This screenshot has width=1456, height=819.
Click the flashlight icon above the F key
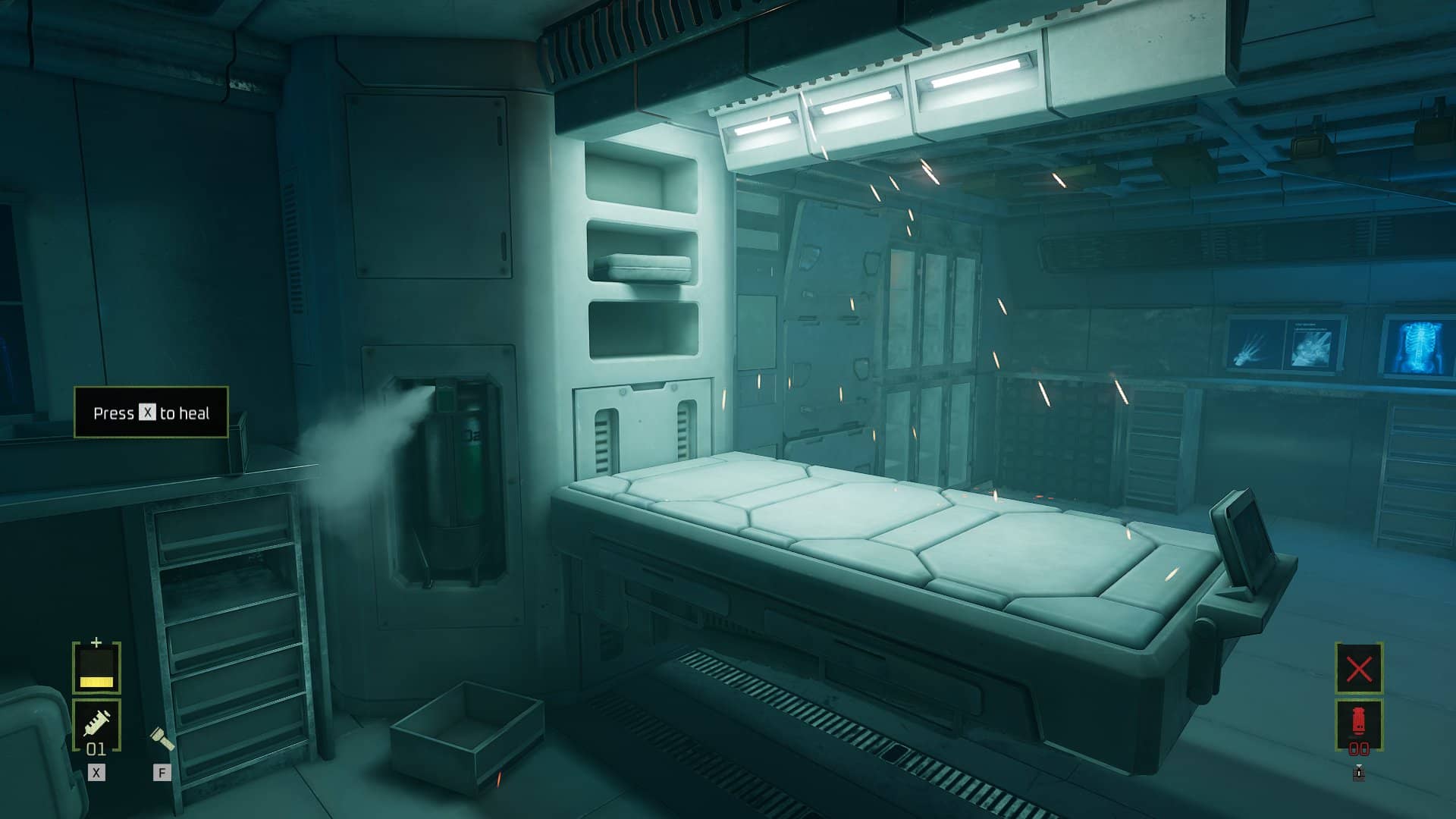162,738
